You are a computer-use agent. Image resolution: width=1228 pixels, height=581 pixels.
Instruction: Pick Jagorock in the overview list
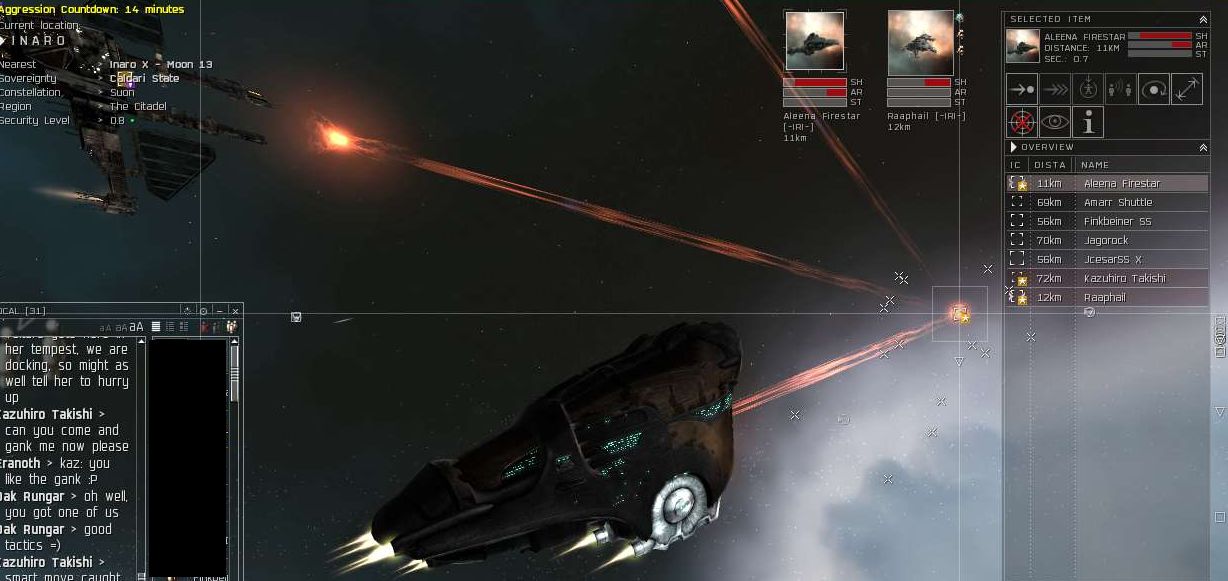[x=1106, y=241]
